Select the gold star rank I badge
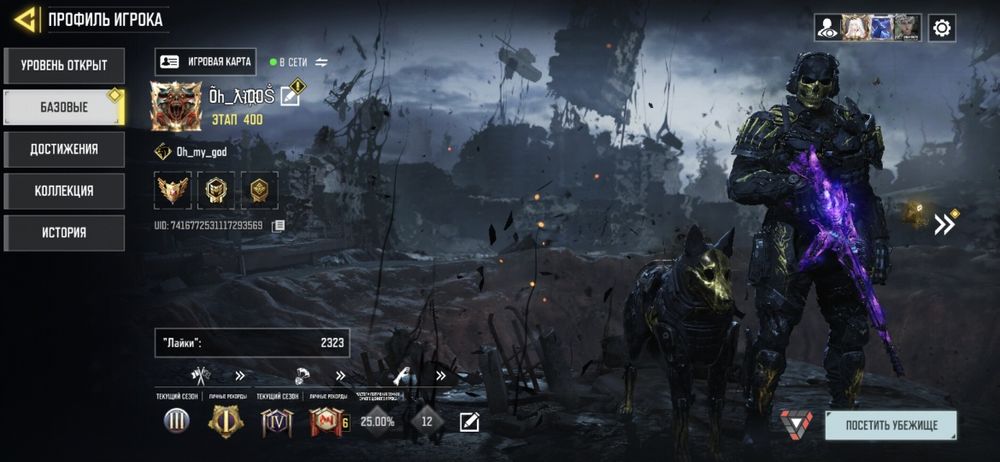This screenshot has height=462, width=1000. 225,422
